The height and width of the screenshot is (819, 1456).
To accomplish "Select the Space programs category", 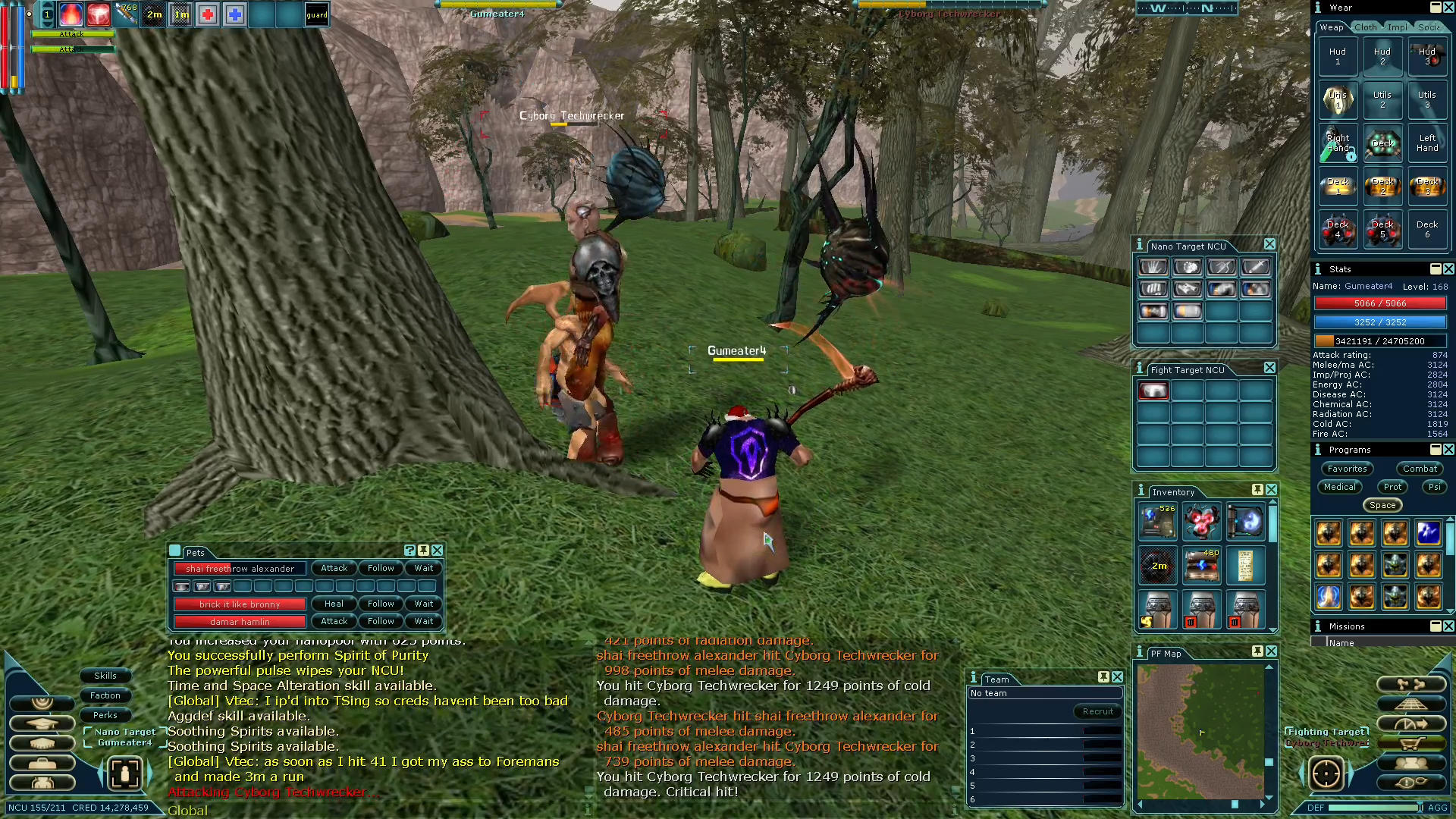I will 1382,505.
